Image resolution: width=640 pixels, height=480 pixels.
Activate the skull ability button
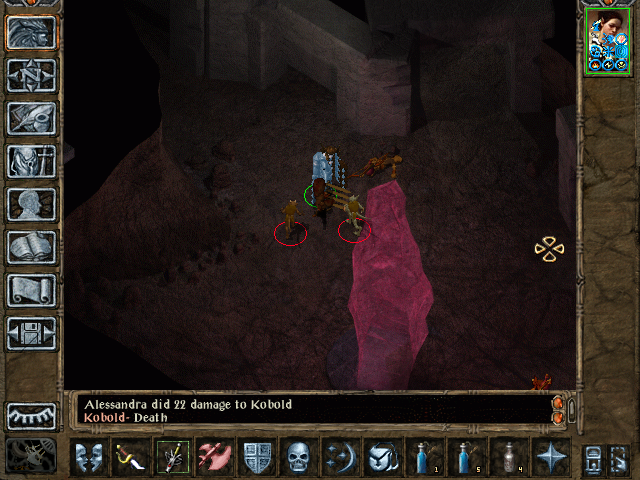[299, 457]
